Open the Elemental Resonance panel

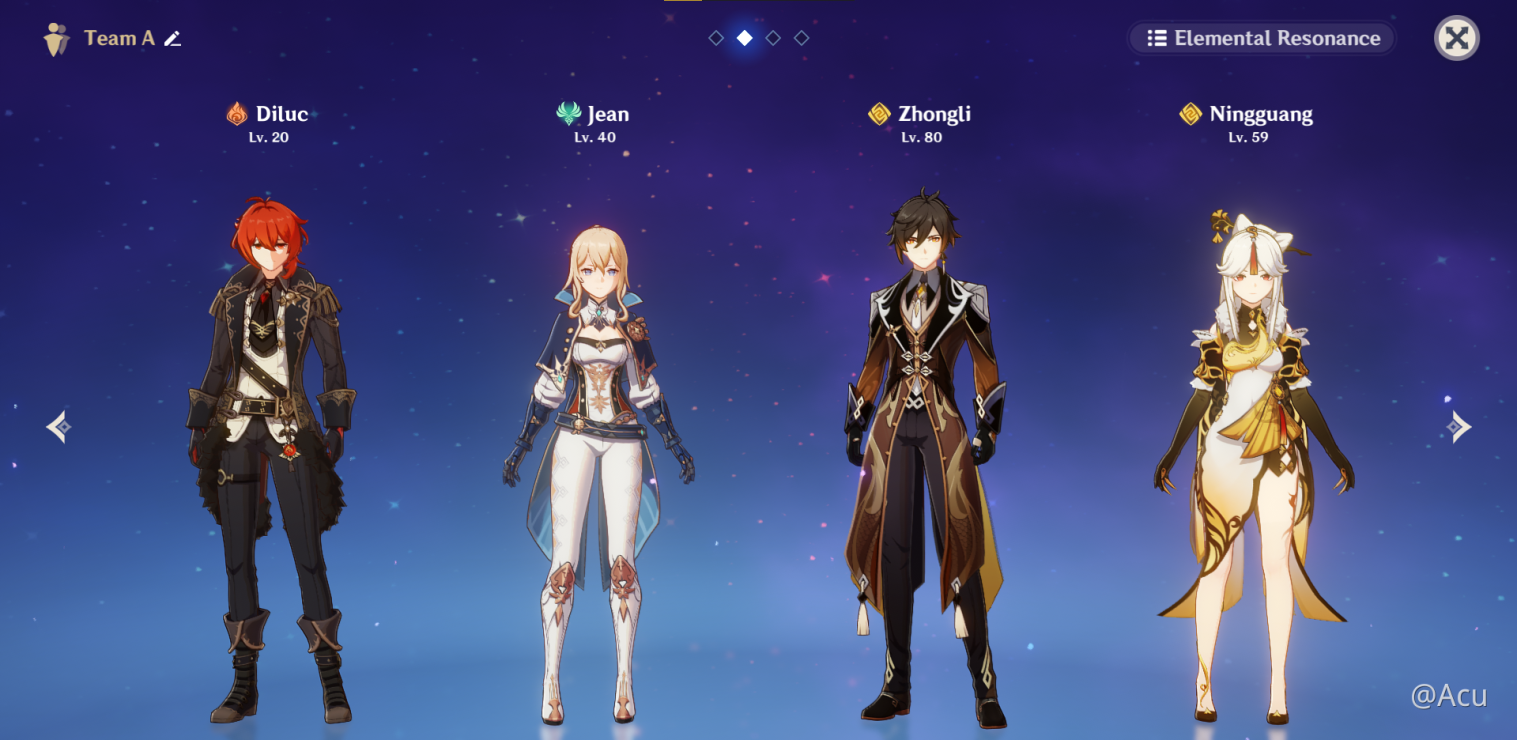point(1262,38)
